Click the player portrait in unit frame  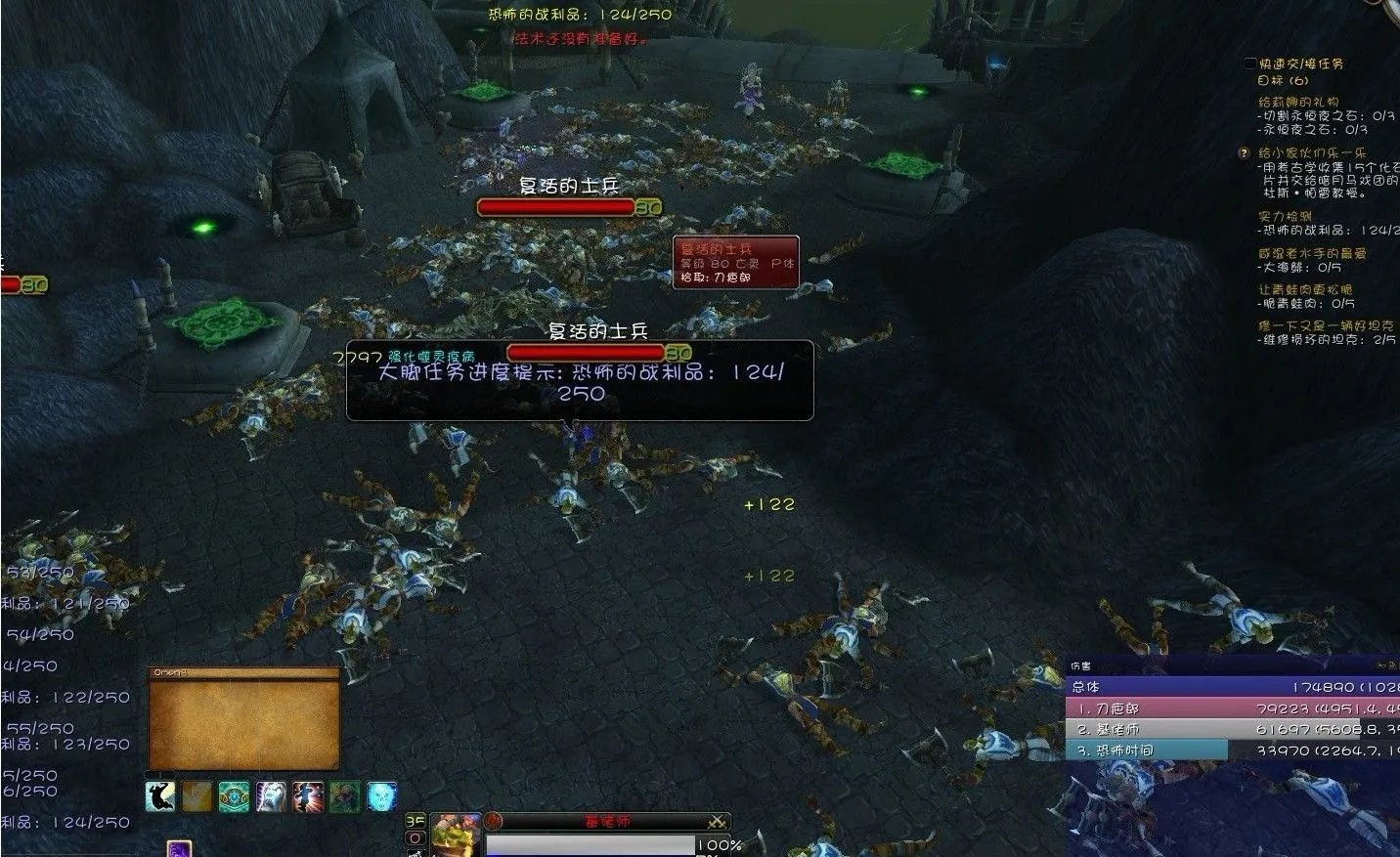(455, 836)
